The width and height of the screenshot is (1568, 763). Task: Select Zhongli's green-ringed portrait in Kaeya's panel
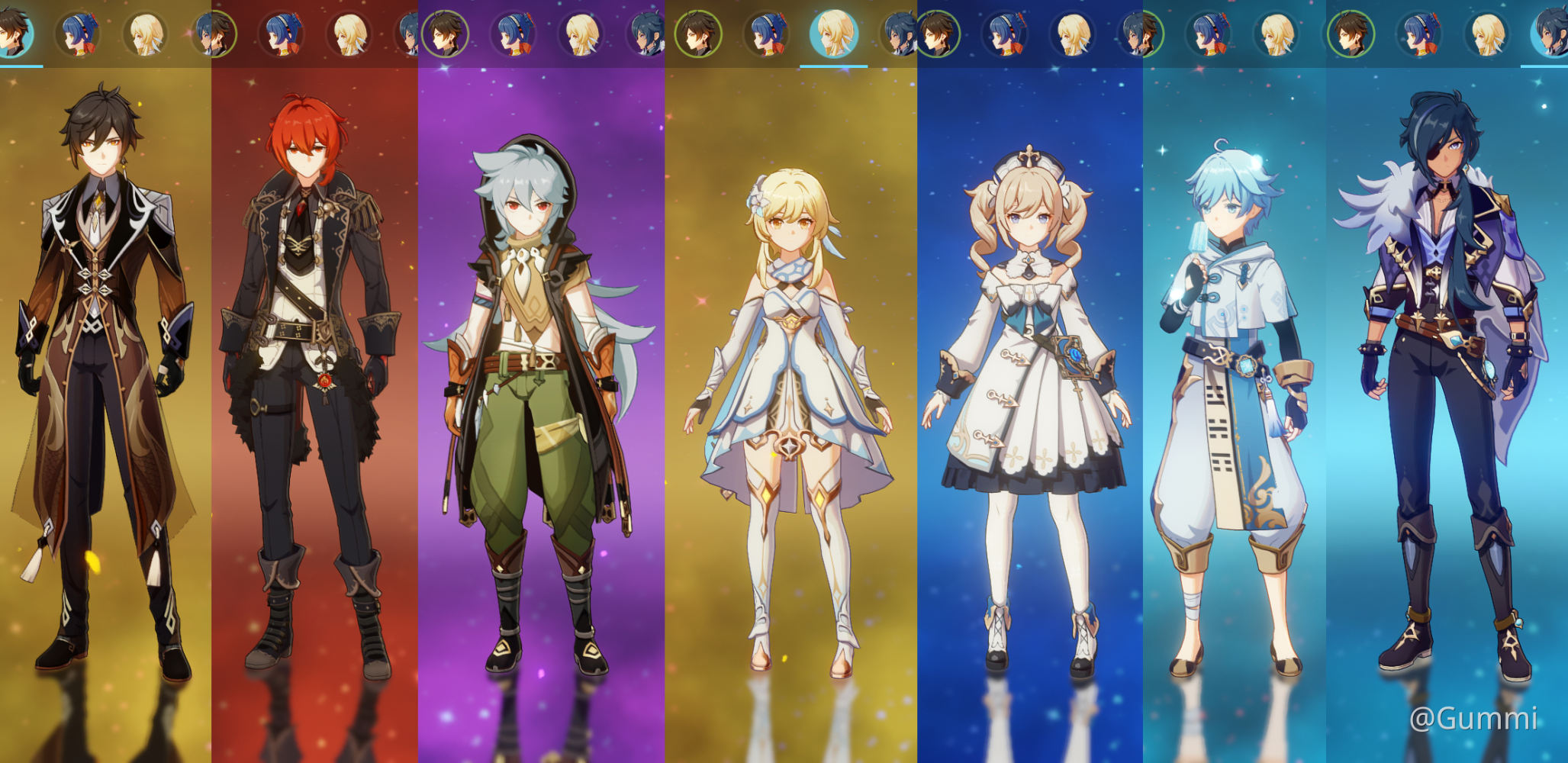(1351, 34)
